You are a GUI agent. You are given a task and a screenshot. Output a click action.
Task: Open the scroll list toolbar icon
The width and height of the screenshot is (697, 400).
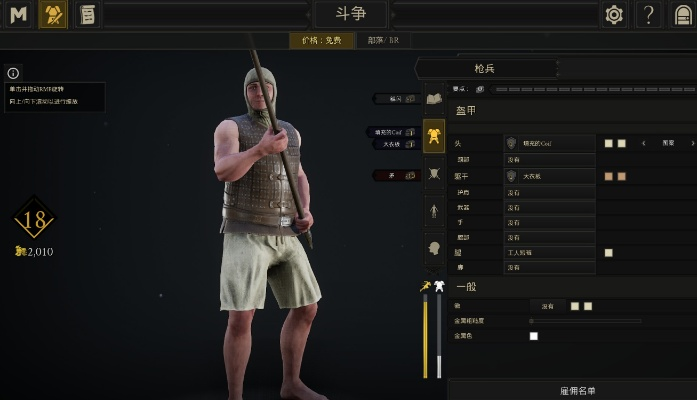point(87,14)
